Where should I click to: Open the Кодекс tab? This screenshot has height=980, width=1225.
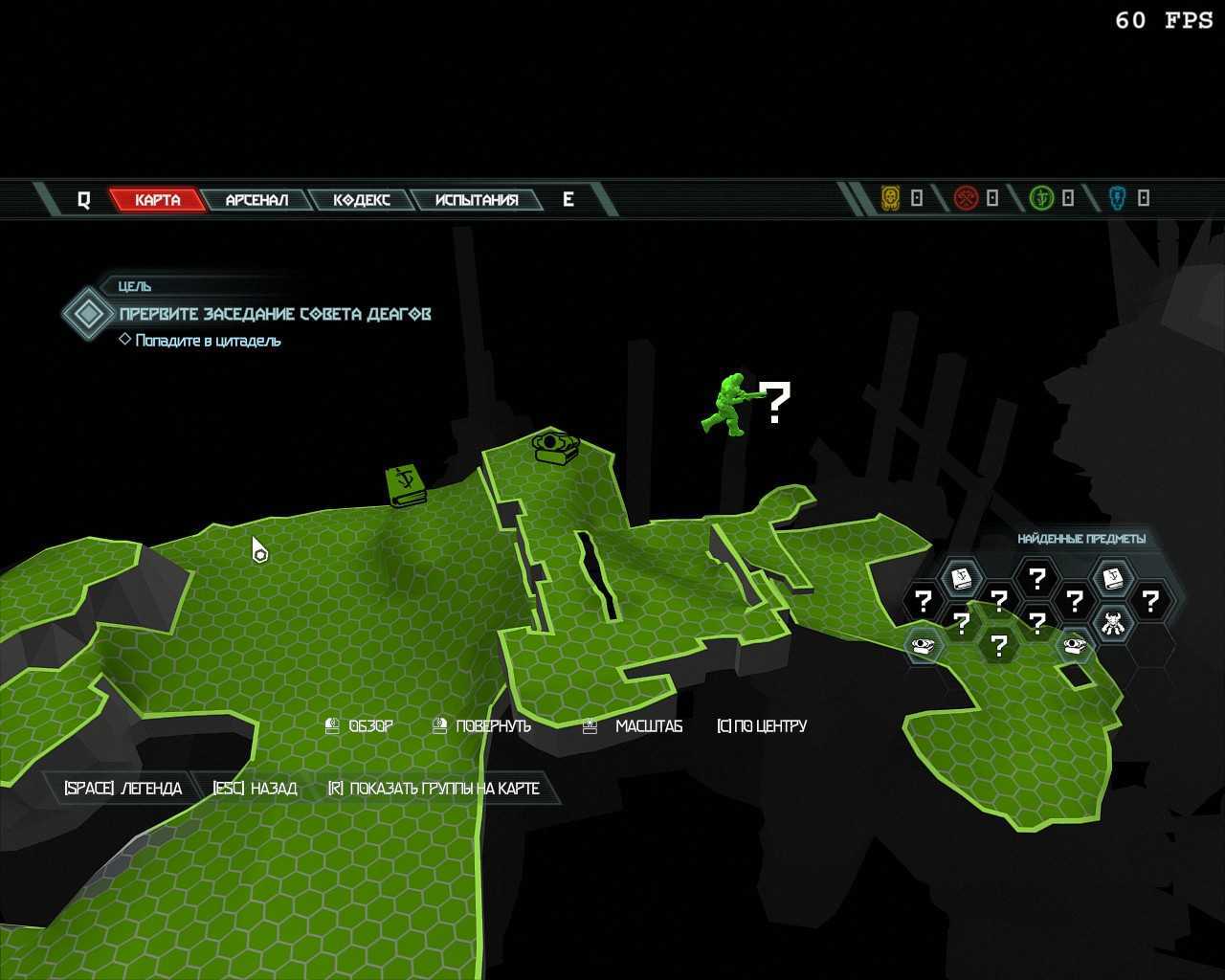tap(361, 200)
